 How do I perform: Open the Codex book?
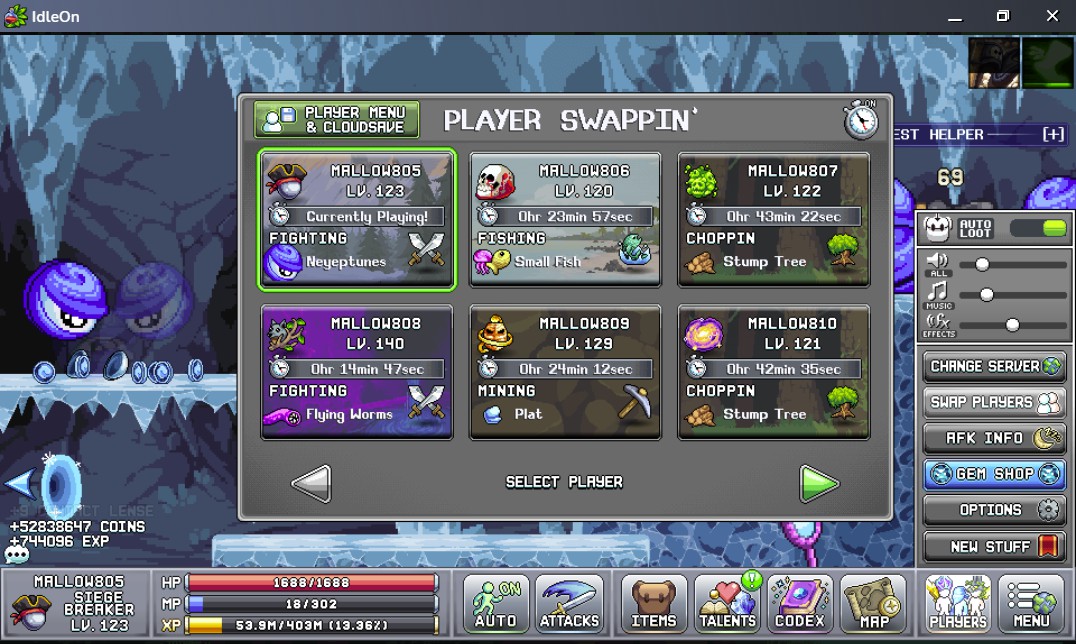click(x=800, y=603)
